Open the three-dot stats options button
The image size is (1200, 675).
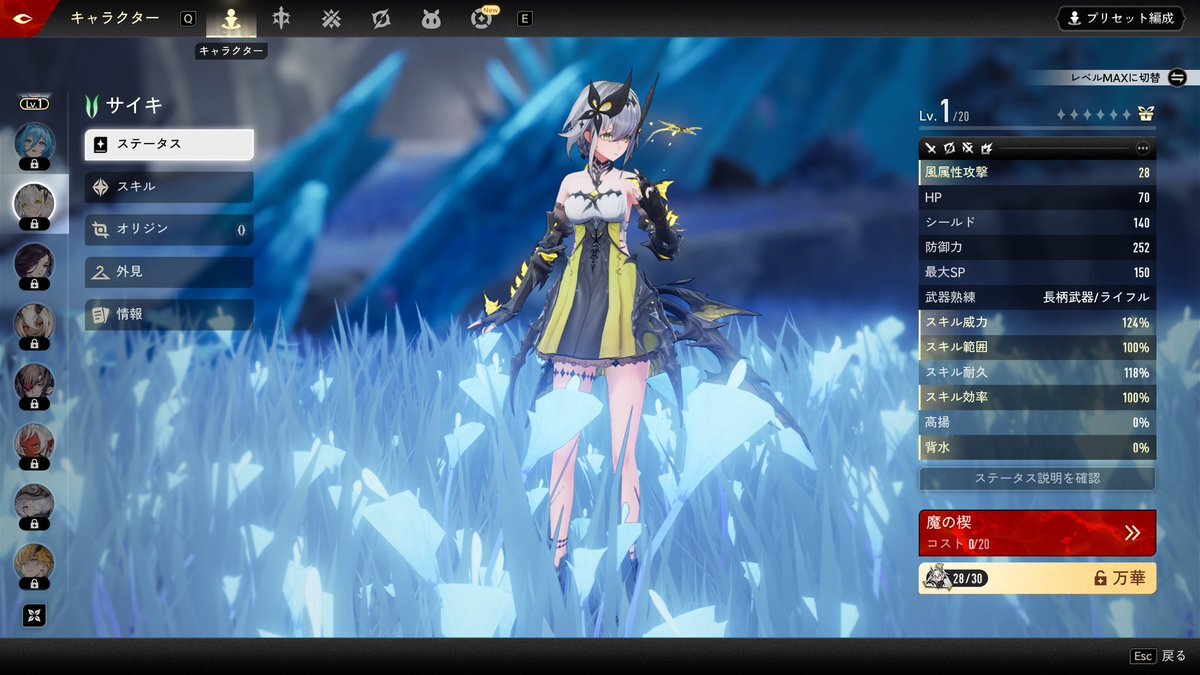(x=1143, y=148)
